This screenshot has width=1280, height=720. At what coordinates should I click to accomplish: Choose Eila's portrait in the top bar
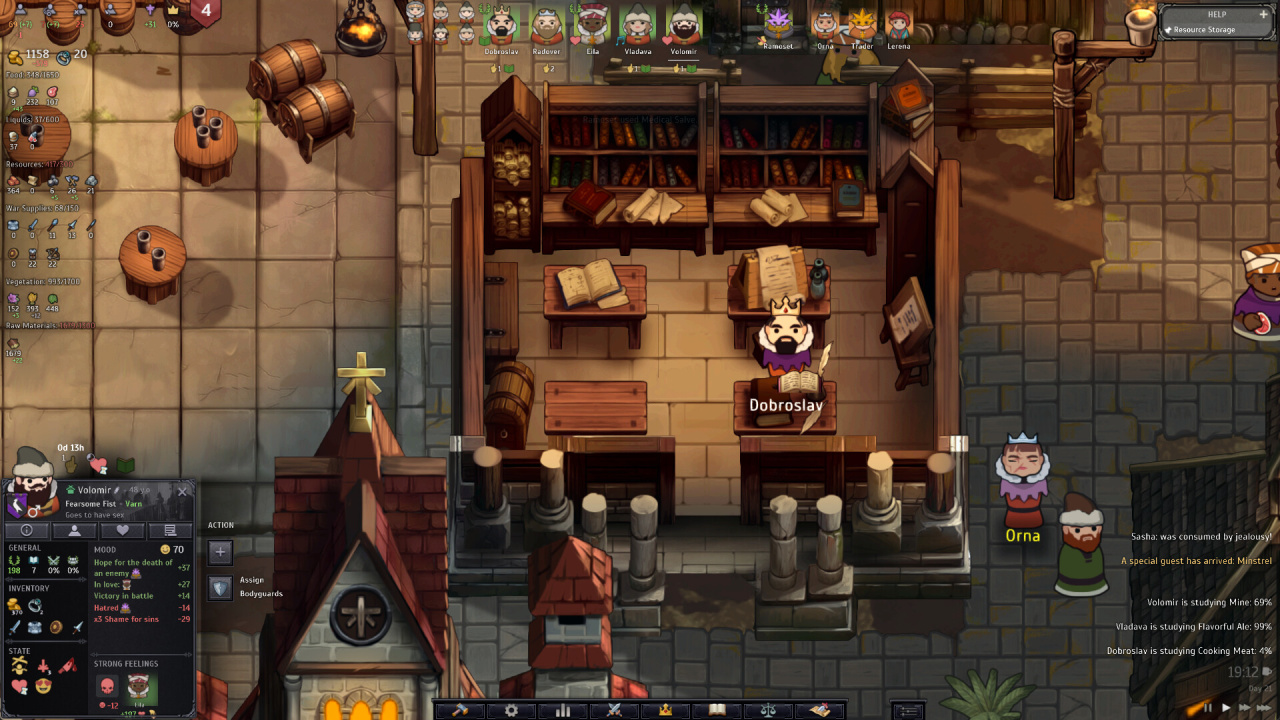[x=592, y=26]
